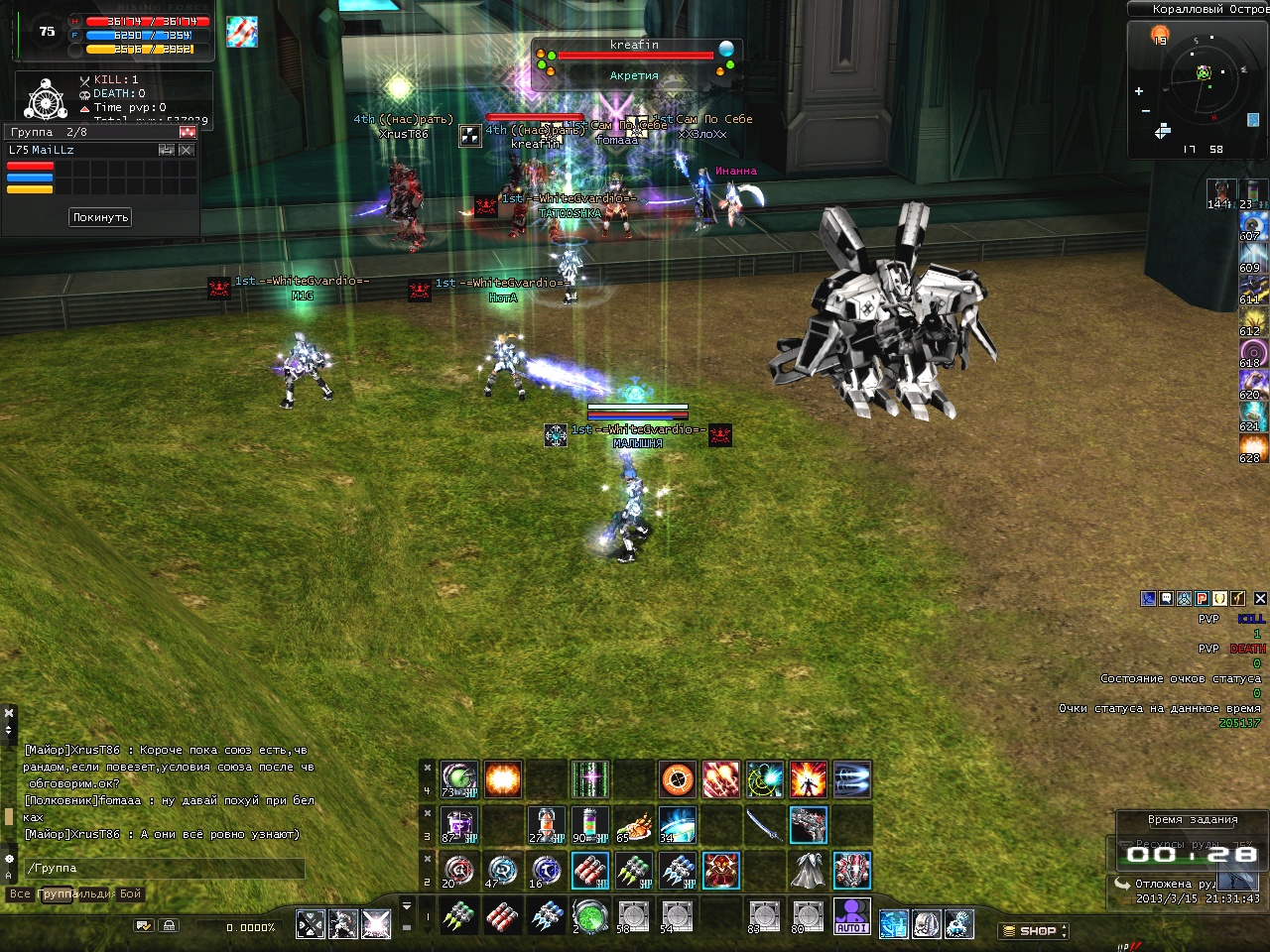Use the roasted food item with count 65
The width and height of the screenshot is (1270, 952).
pos(634,825)
